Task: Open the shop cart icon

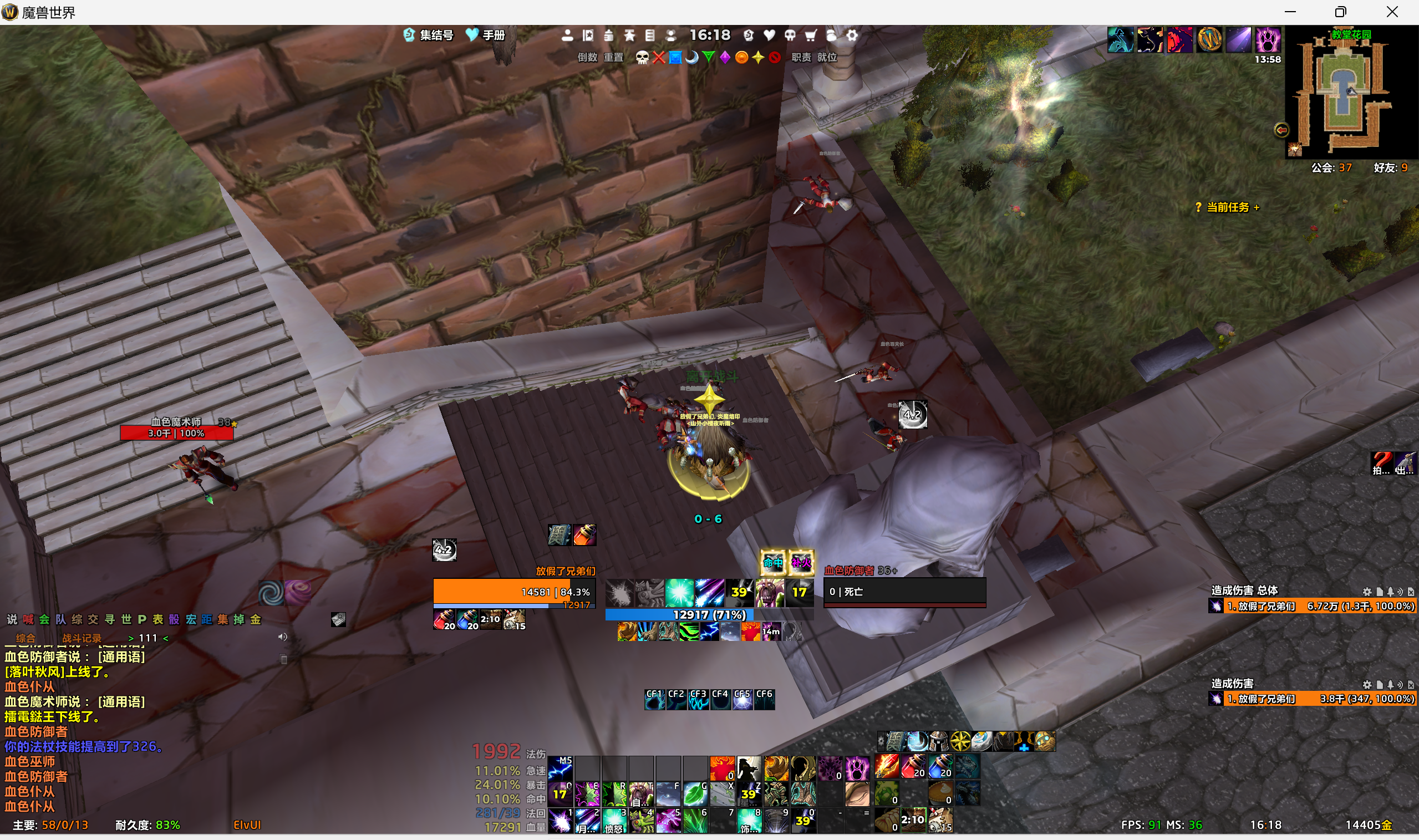Action: pos(811,35)
